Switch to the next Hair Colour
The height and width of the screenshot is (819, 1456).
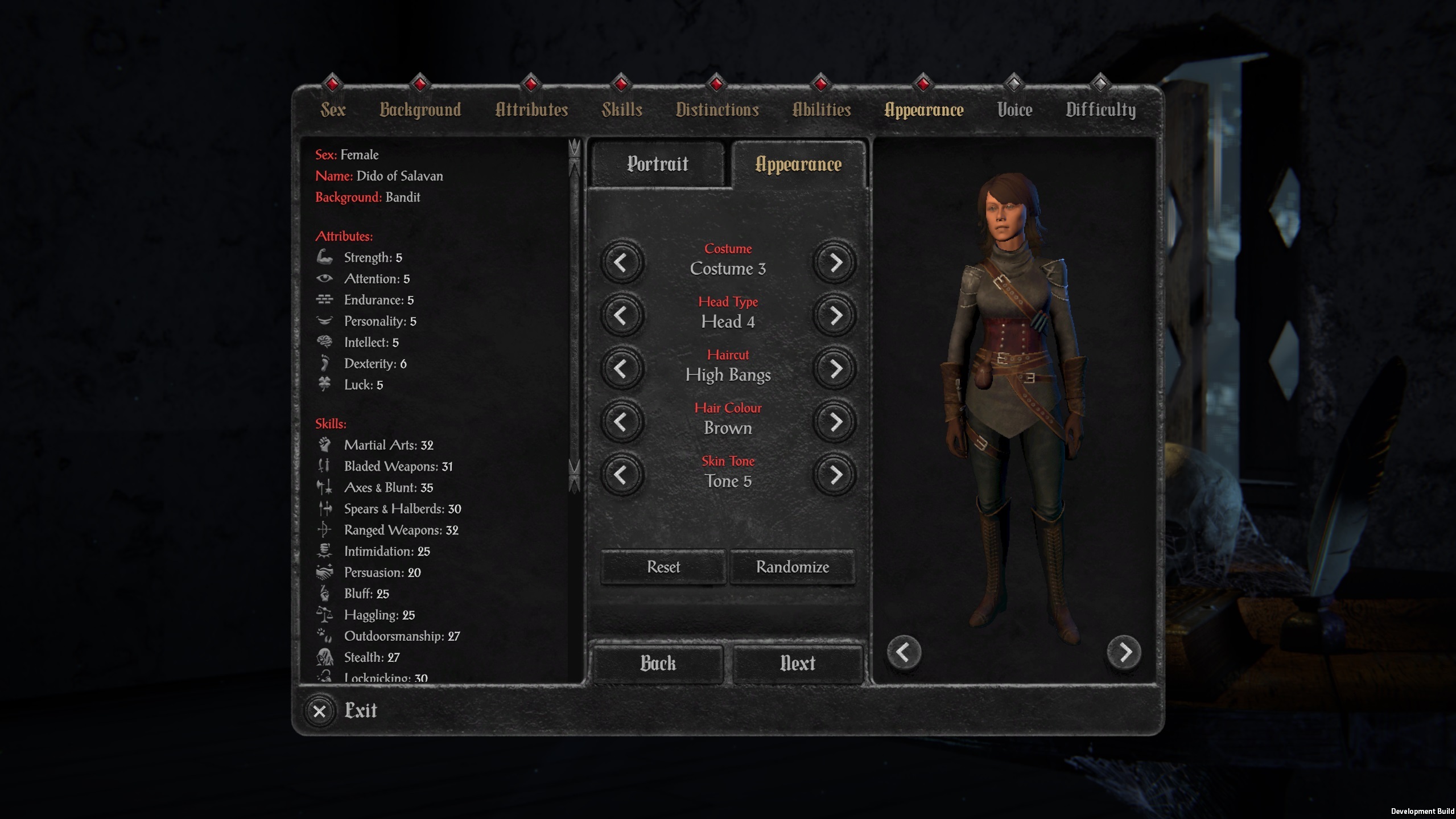(x=835, y=422)
